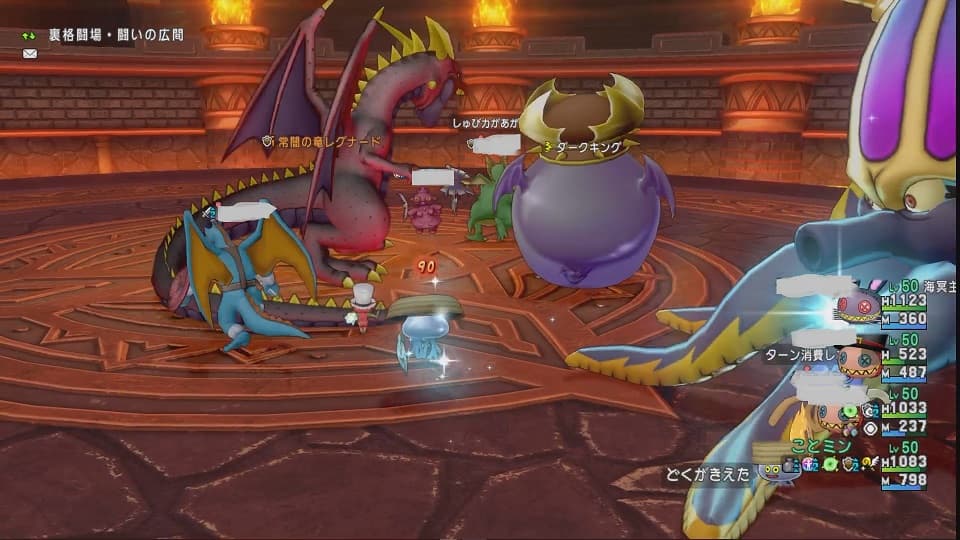
Task: Choose the ことミン party member name
Action: click(x=820, y=446)
